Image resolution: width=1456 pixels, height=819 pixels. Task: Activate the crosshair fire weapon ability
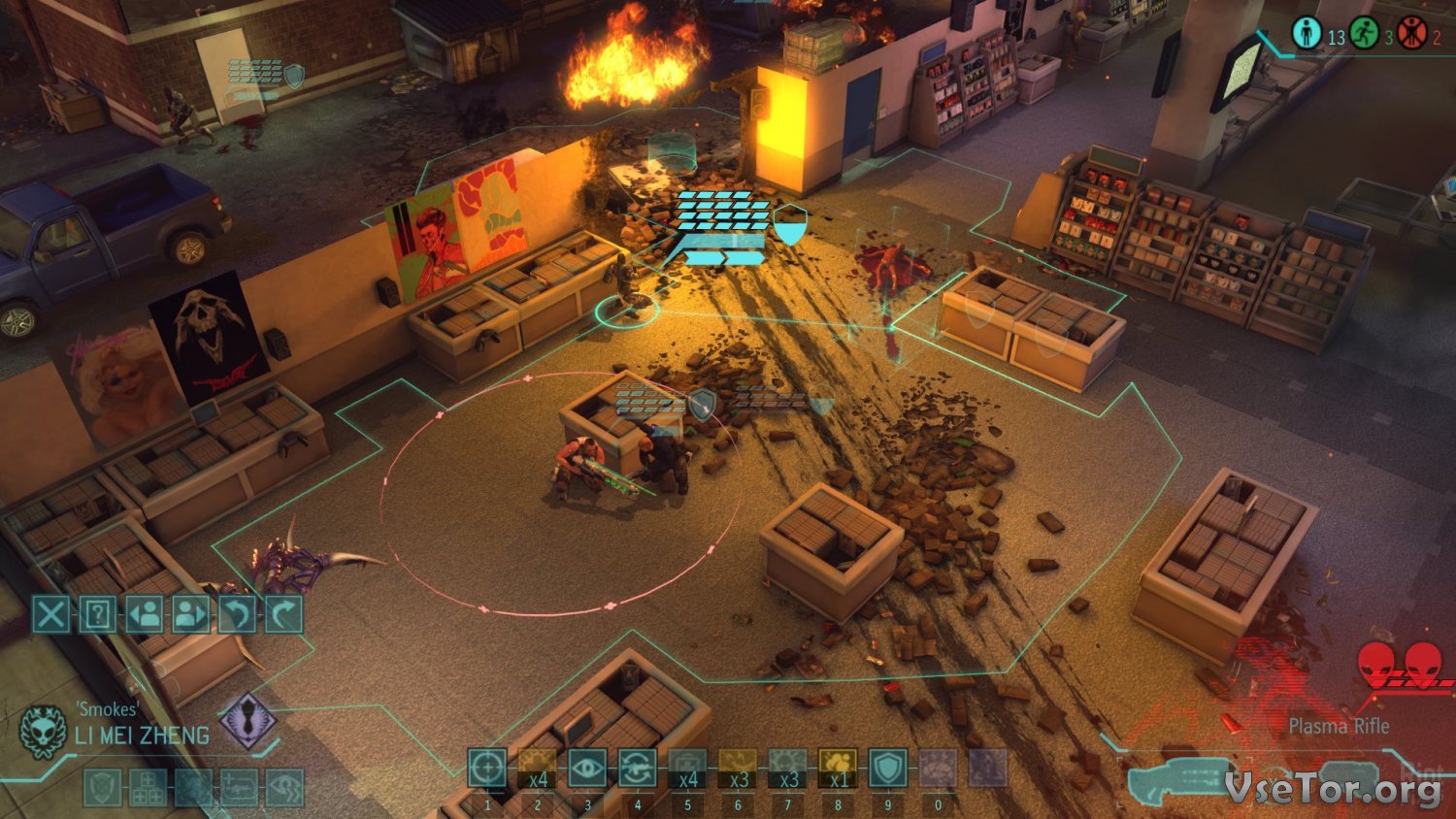click(x=487, y=768)
